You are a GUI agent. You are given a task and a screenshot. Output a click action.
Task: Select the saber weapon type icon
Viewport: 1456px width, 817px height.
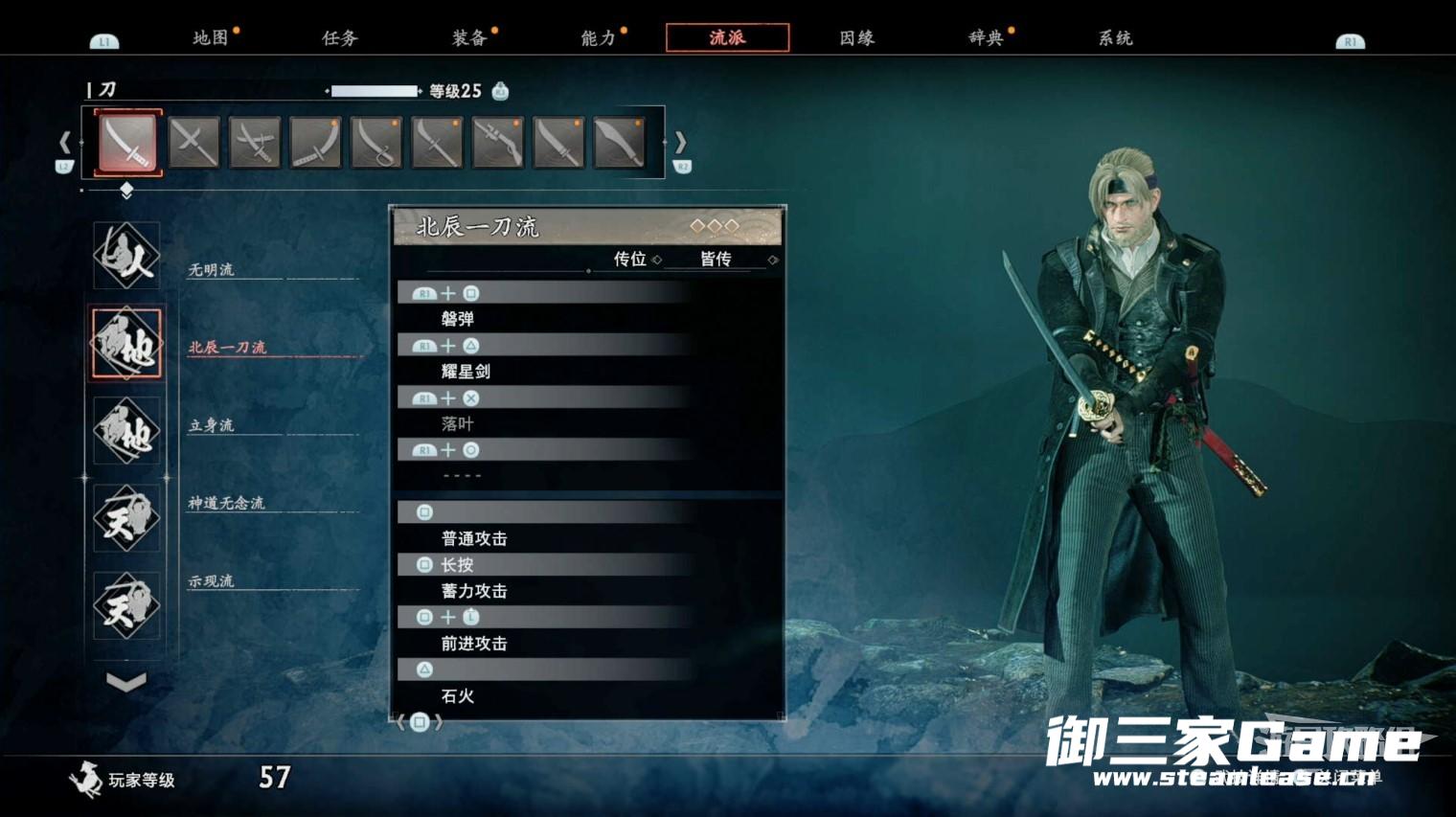[x=376, y=143]
